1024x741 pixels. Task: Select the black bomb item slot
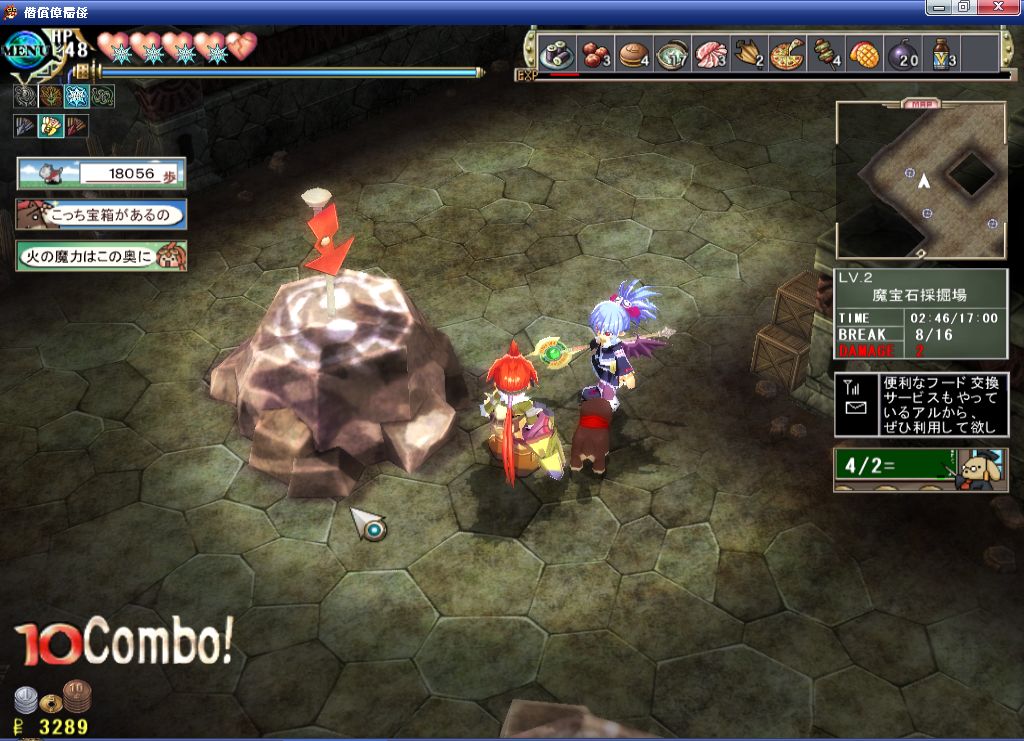point(903,54)
